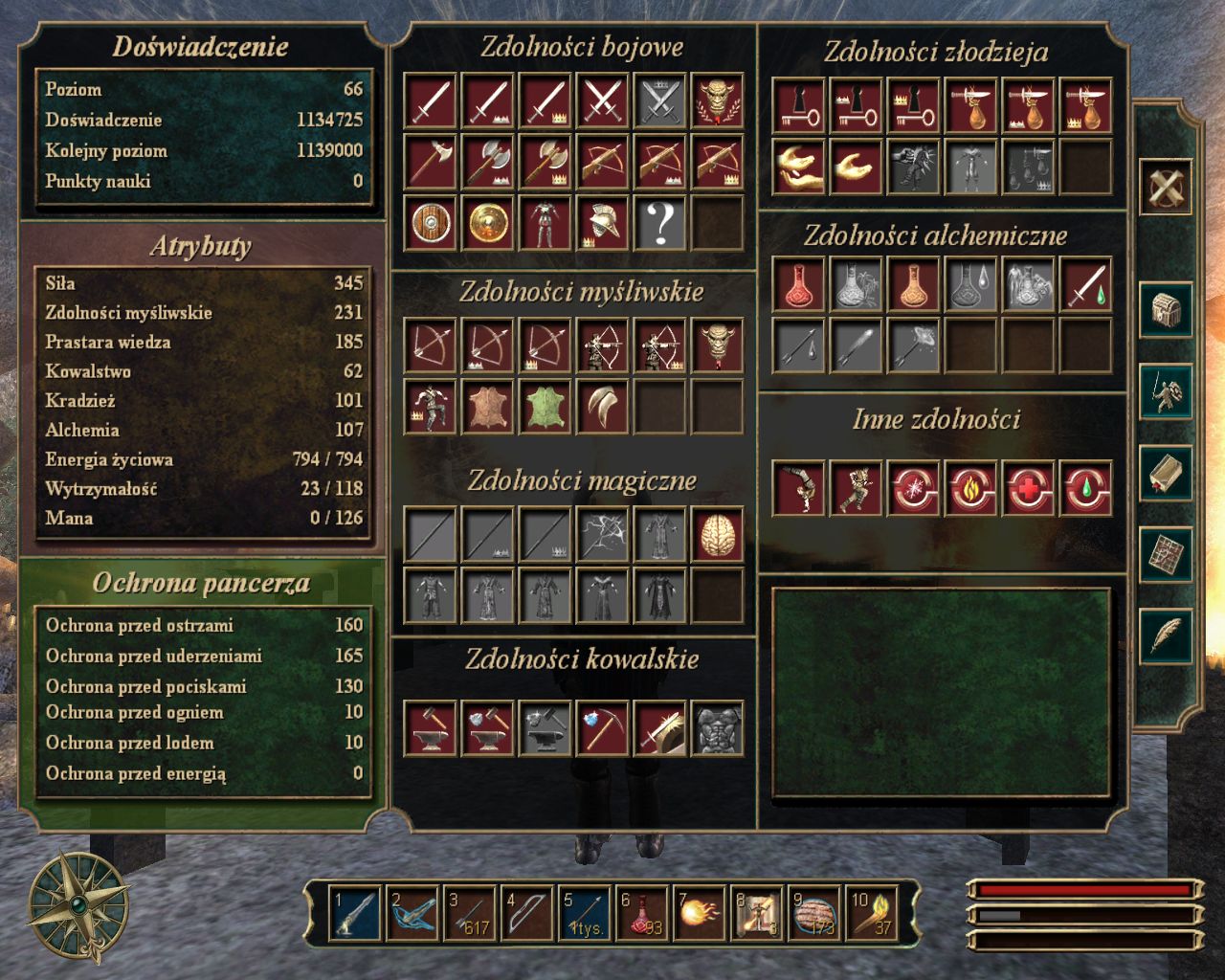The image size is (1225, 980).
Task: Select the brain icon magic skill
Action: point(717,534)
